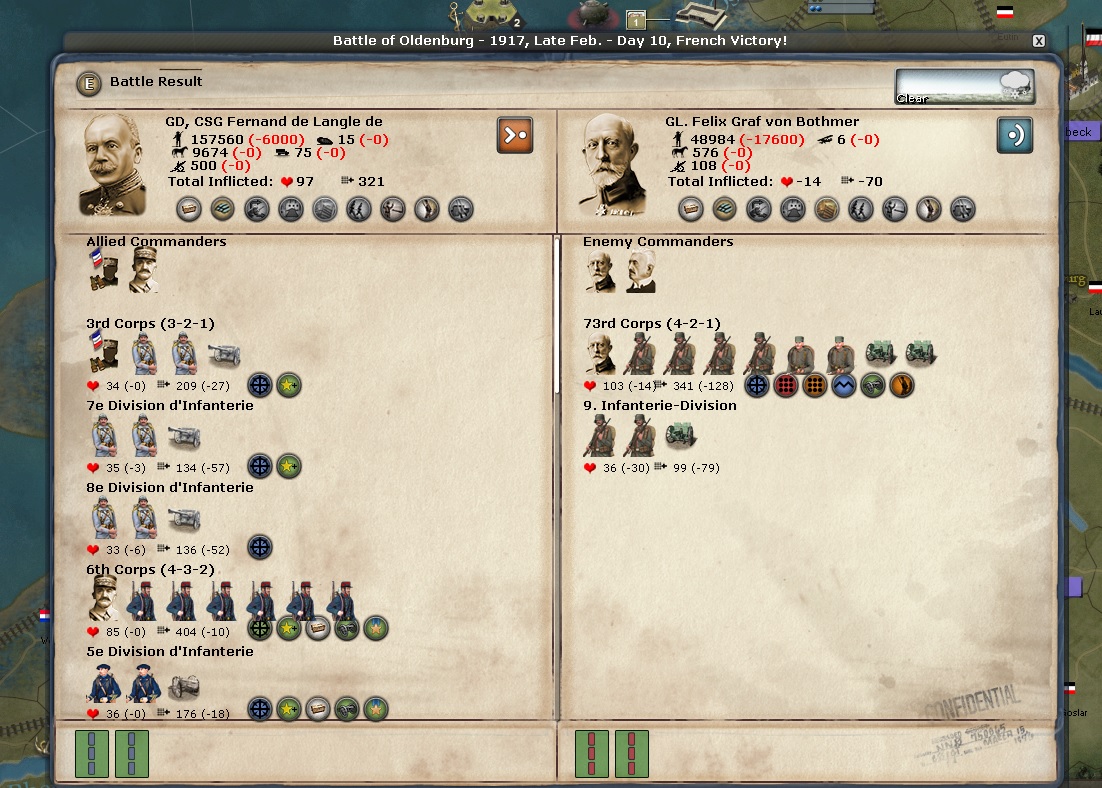Screen dimensions: 1102x788
Task: Click the French orange posture button
Action: [514, 135]
